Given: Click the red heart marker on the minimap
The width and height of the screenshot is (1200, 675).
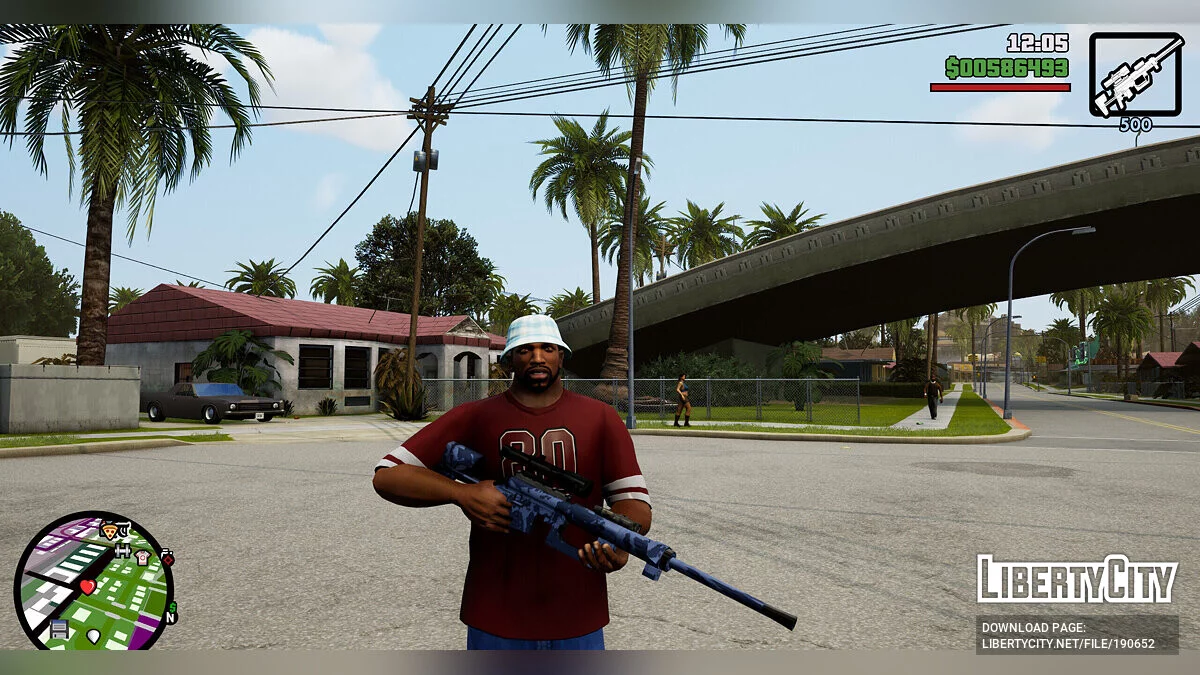Looking at the screenshot, I should [88, 586].
